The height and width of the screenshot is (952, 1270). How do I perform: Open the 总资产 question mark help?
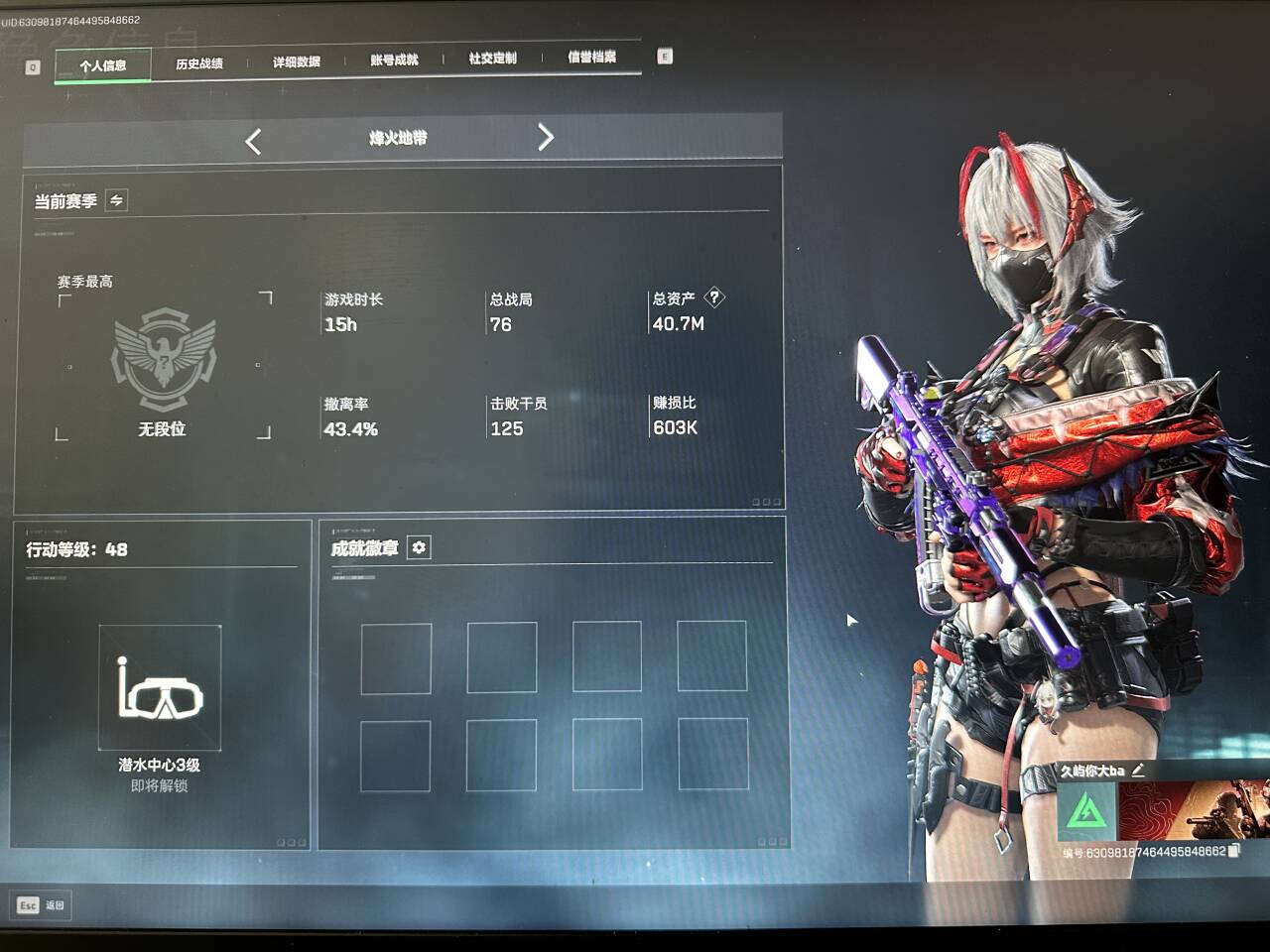tap(713, 297)
